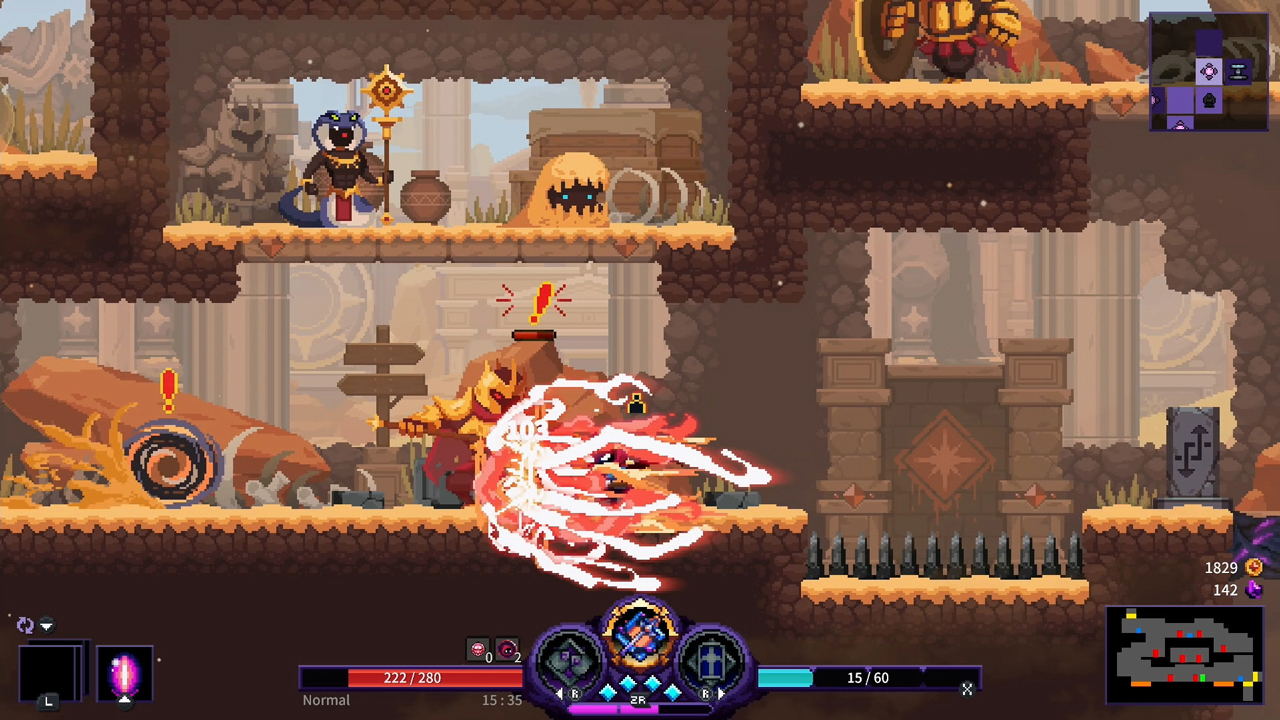Viewport: 1280px width, 720px height.
Task: Click the Normal difficulty label
Action: (326, 700)
